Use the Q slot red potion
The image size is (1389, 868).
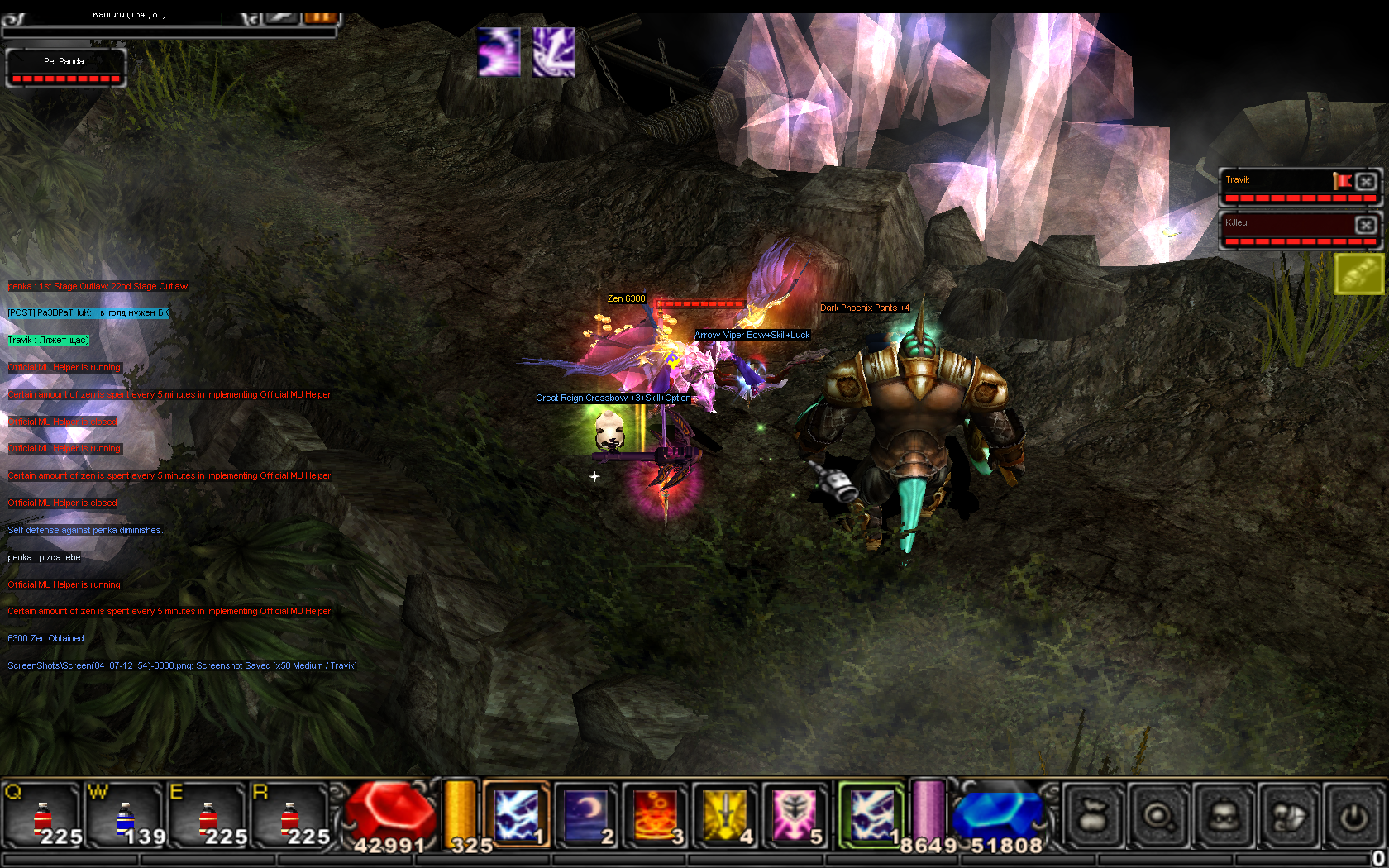(x=43, y=816)
